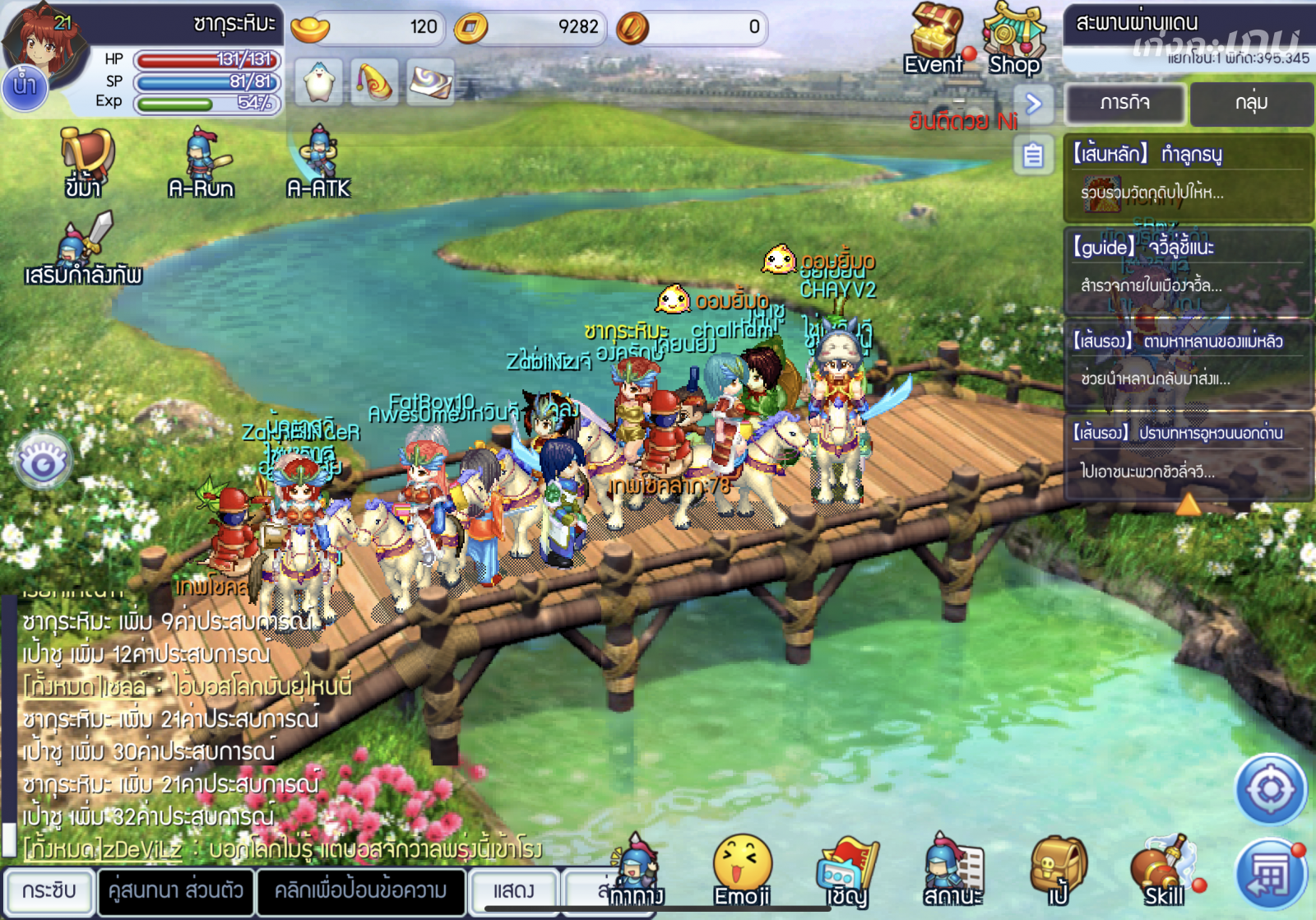Toggle the purple eye visibility button

pyautogui.click(x=43, y=462)
